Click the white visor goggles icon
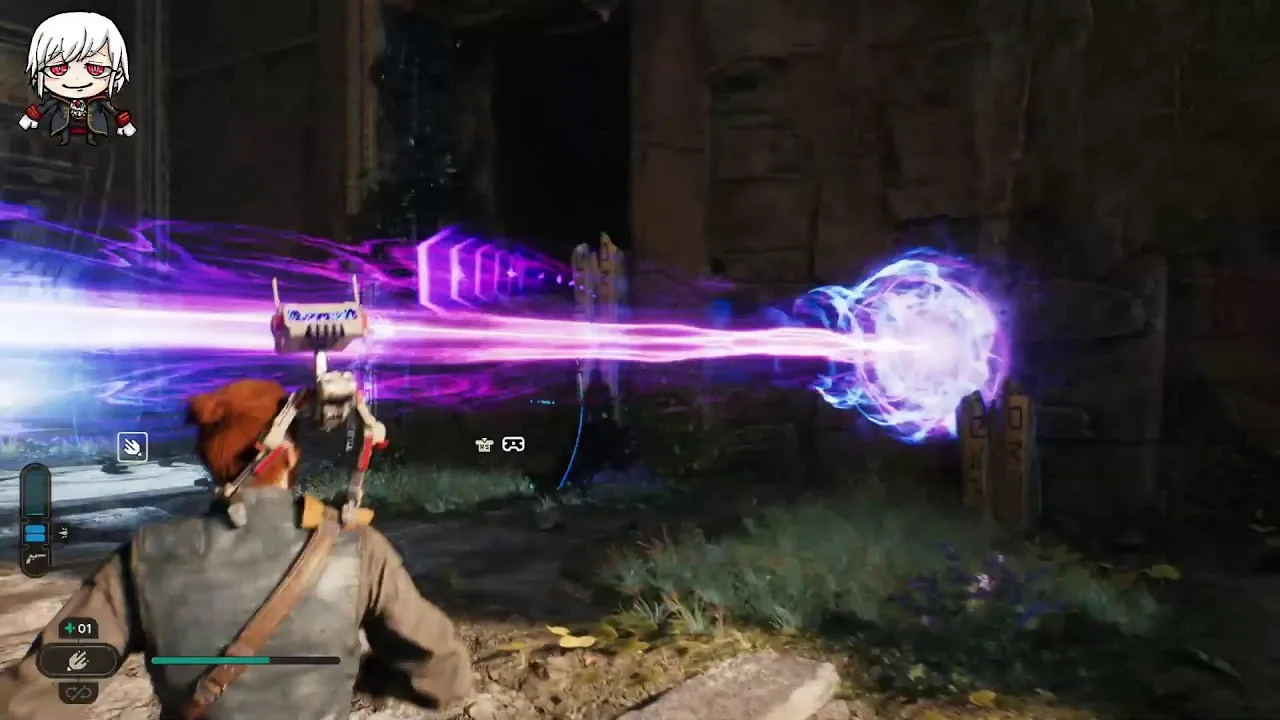Screen dimensions: 1280x720 [x=513, y=444]
